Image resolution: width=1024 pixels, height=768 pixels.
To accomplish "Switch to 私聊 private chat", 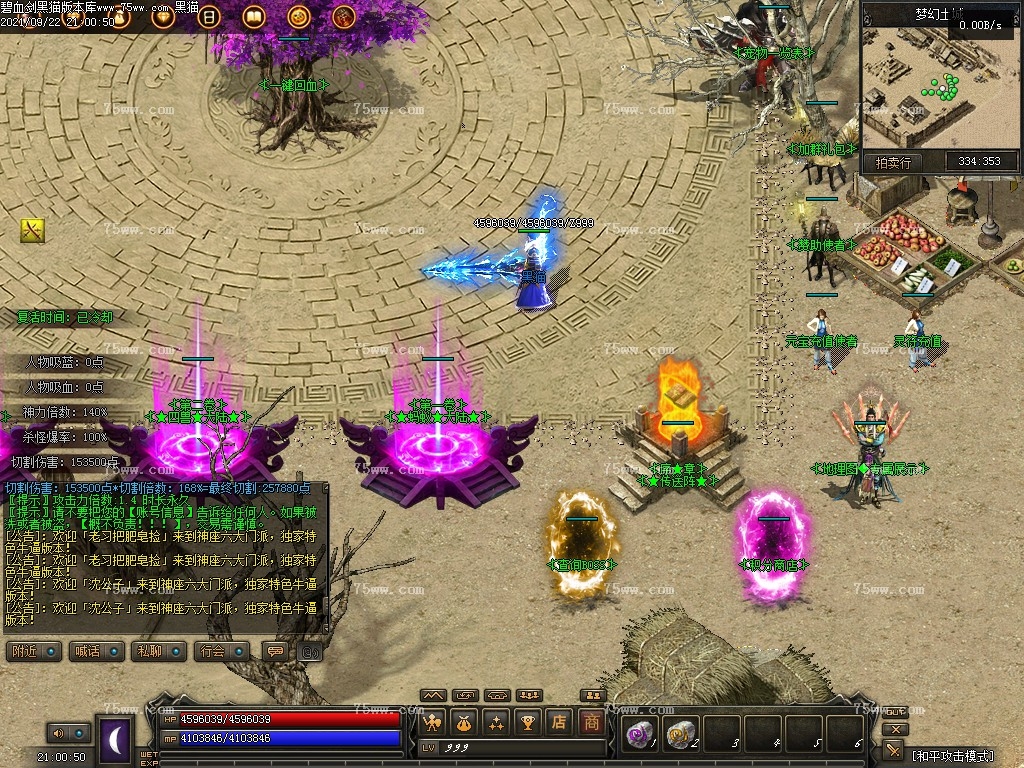I will pyautogui.click(x=158, y=651).
